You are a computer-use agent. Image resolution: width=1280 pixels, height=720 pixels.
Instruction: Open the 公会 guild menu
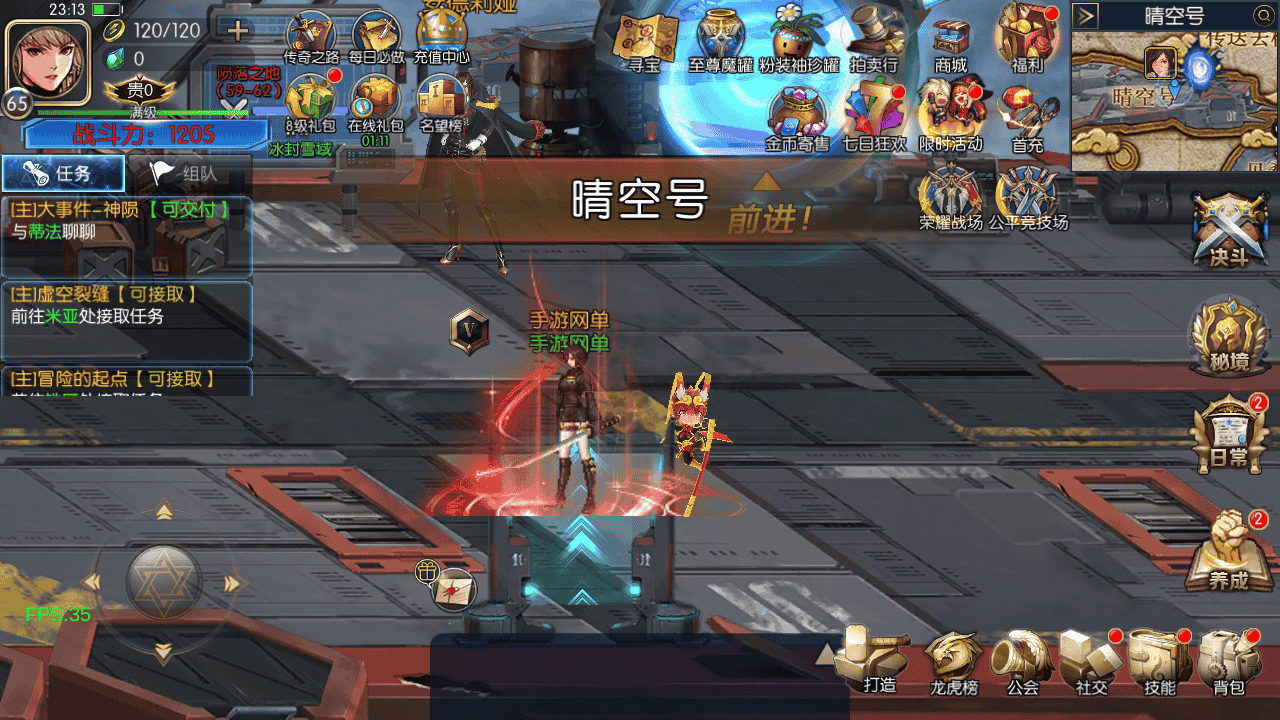point(1022,660)
